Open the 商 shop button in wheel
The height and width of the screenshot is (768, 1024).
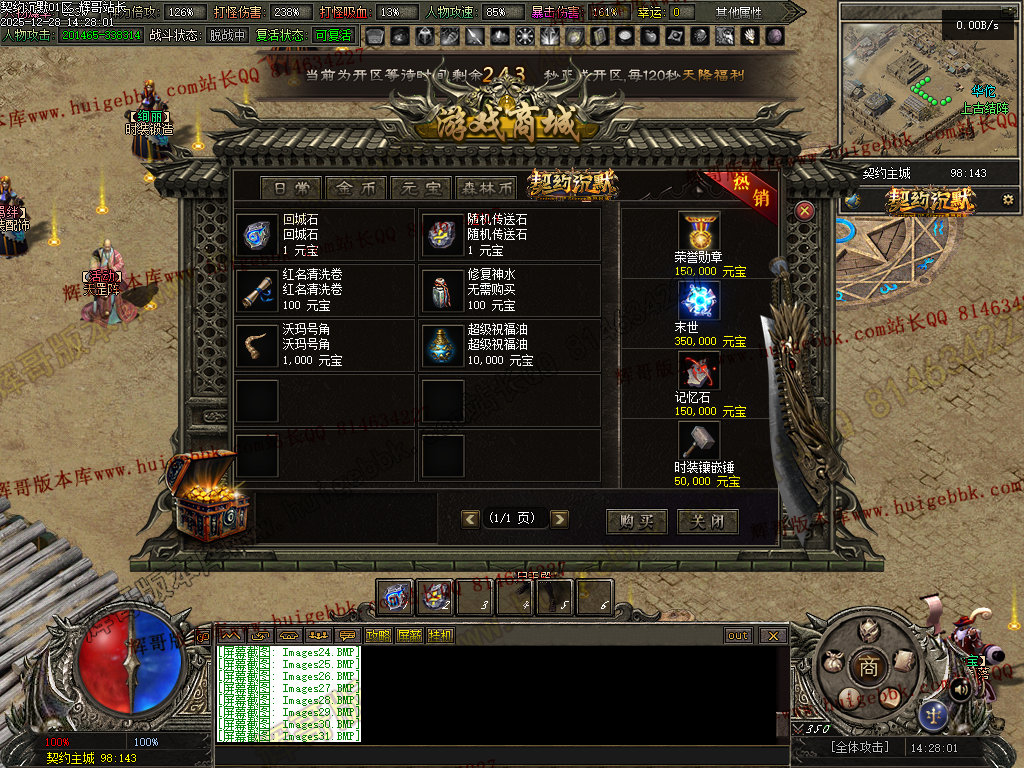click(x=868, y=667)
